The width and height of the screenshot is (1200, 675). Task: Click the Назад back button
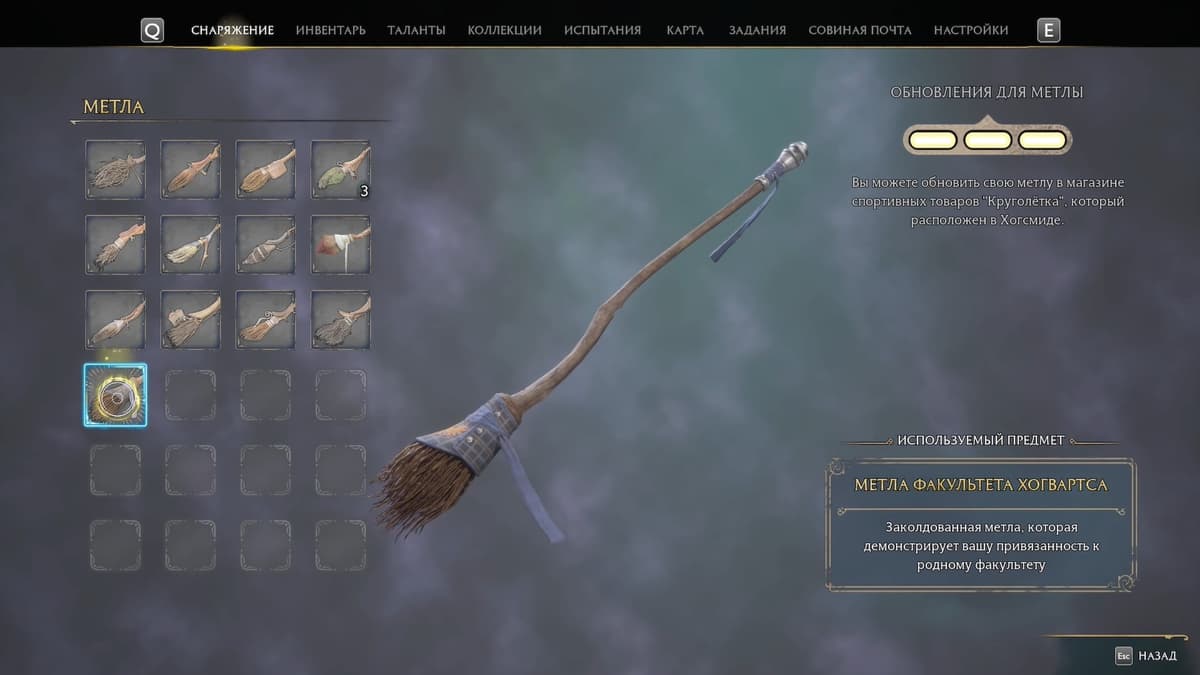pos(1148,656)
